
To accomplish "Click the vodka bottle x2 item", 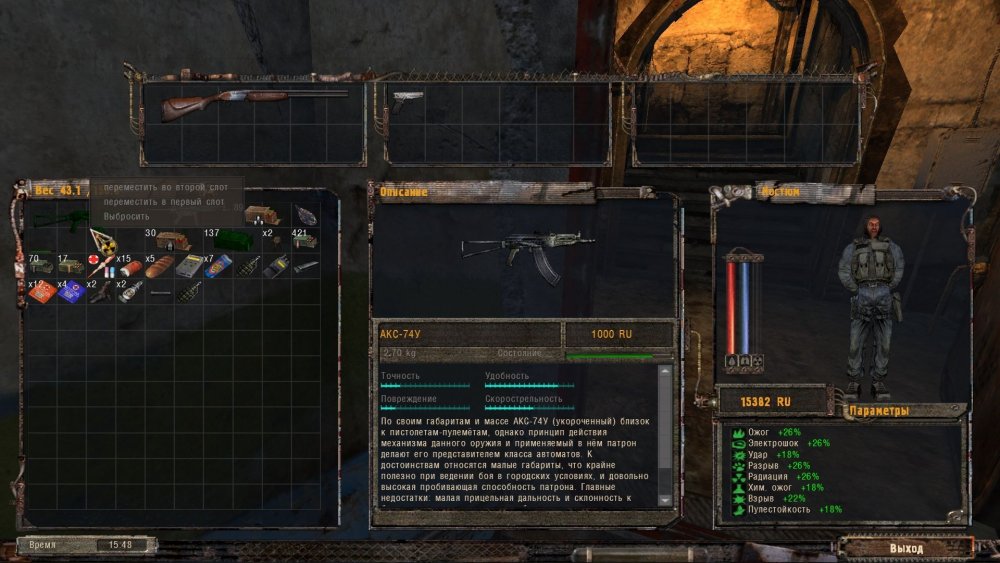I will 130,292.
